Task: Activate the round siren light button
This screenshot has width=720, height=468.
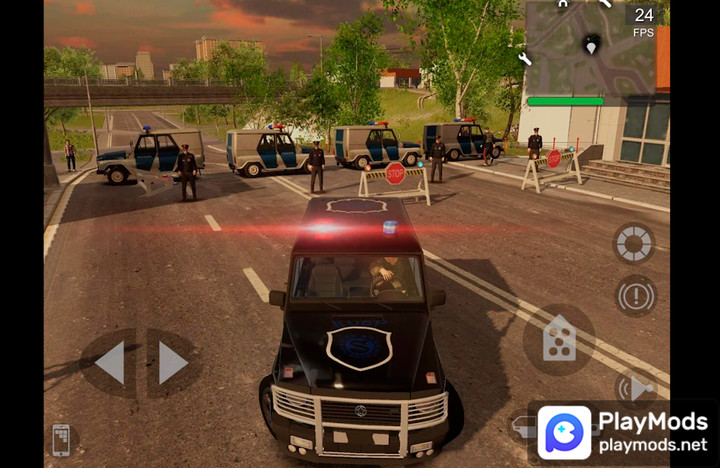Action: tap(634, 243)
